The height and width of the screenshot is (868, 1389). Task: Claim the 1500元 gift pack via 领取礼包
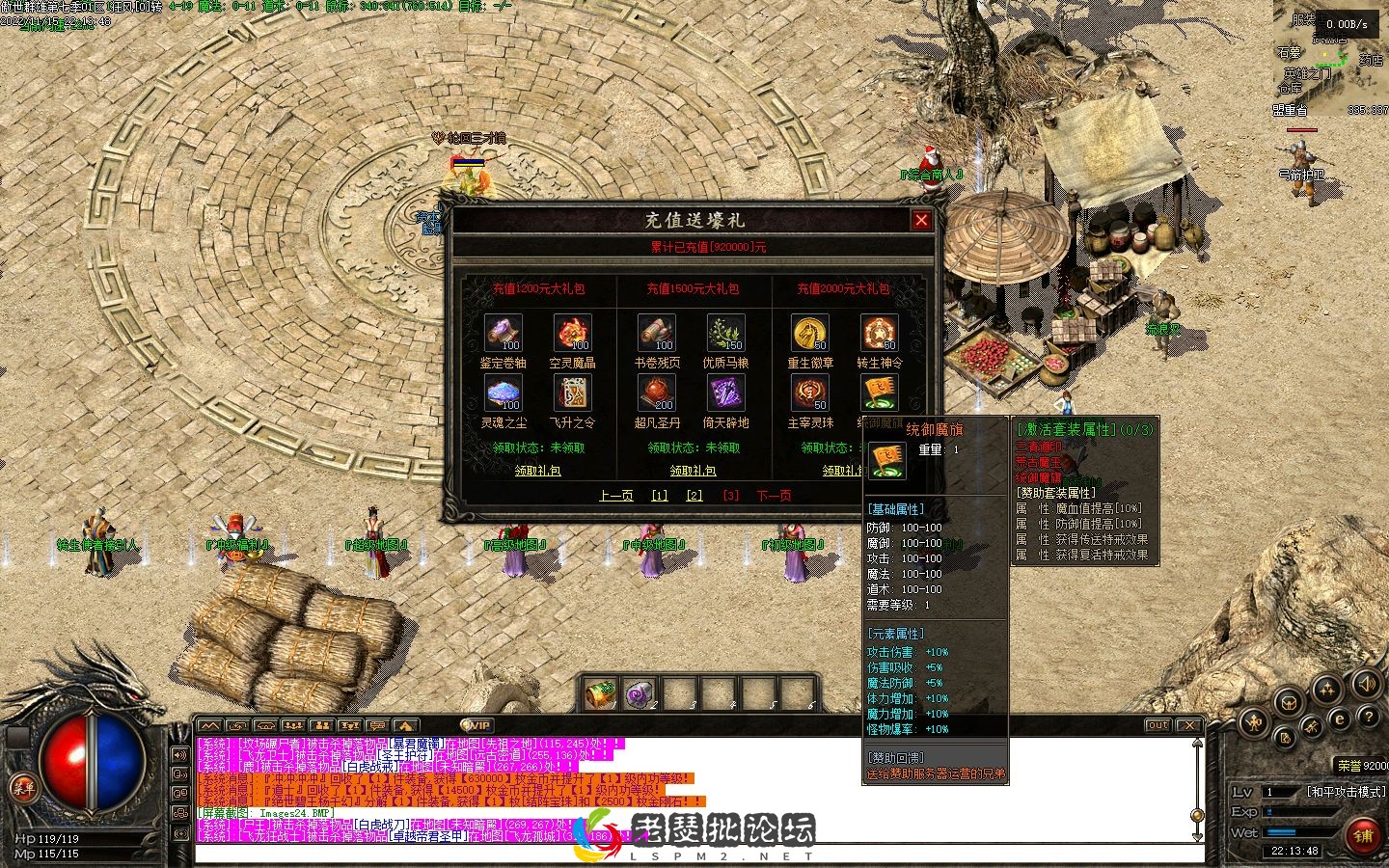pos(693,471)
